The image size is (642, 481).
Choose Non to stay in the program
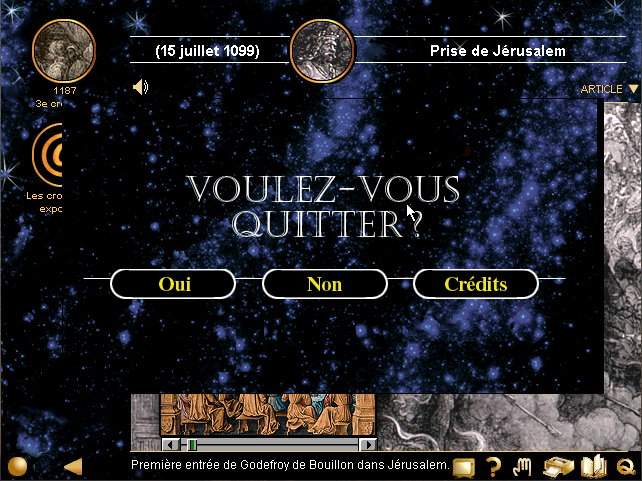[324, 284]
